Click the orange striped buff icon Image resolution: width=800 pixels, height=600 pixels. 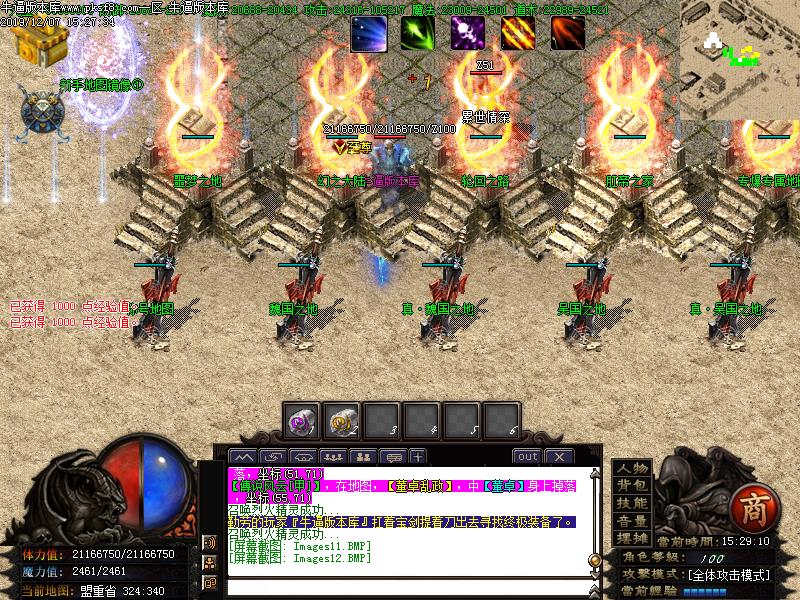tap(517, 33)
